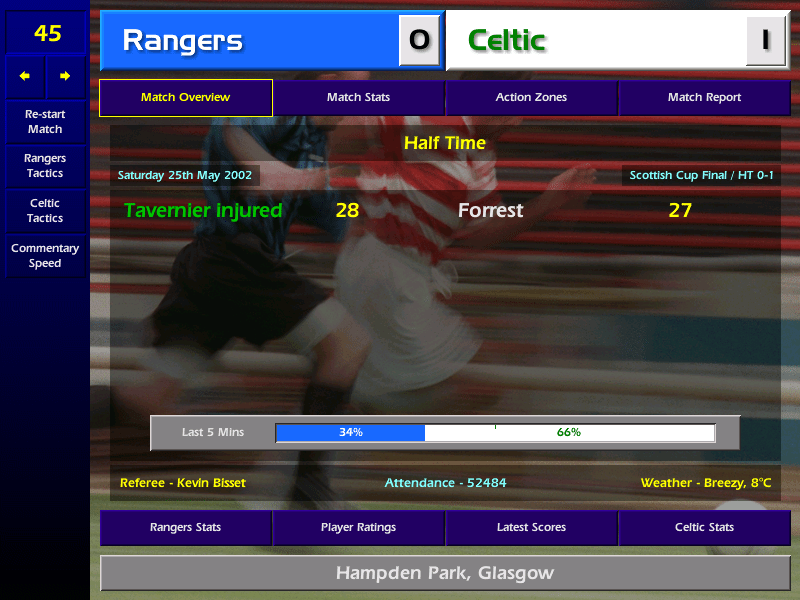The height and width of the screenshot is (600, 800).
Task: Click the Hampden Park, Glasgow venue bar
Action: (445, 574)
